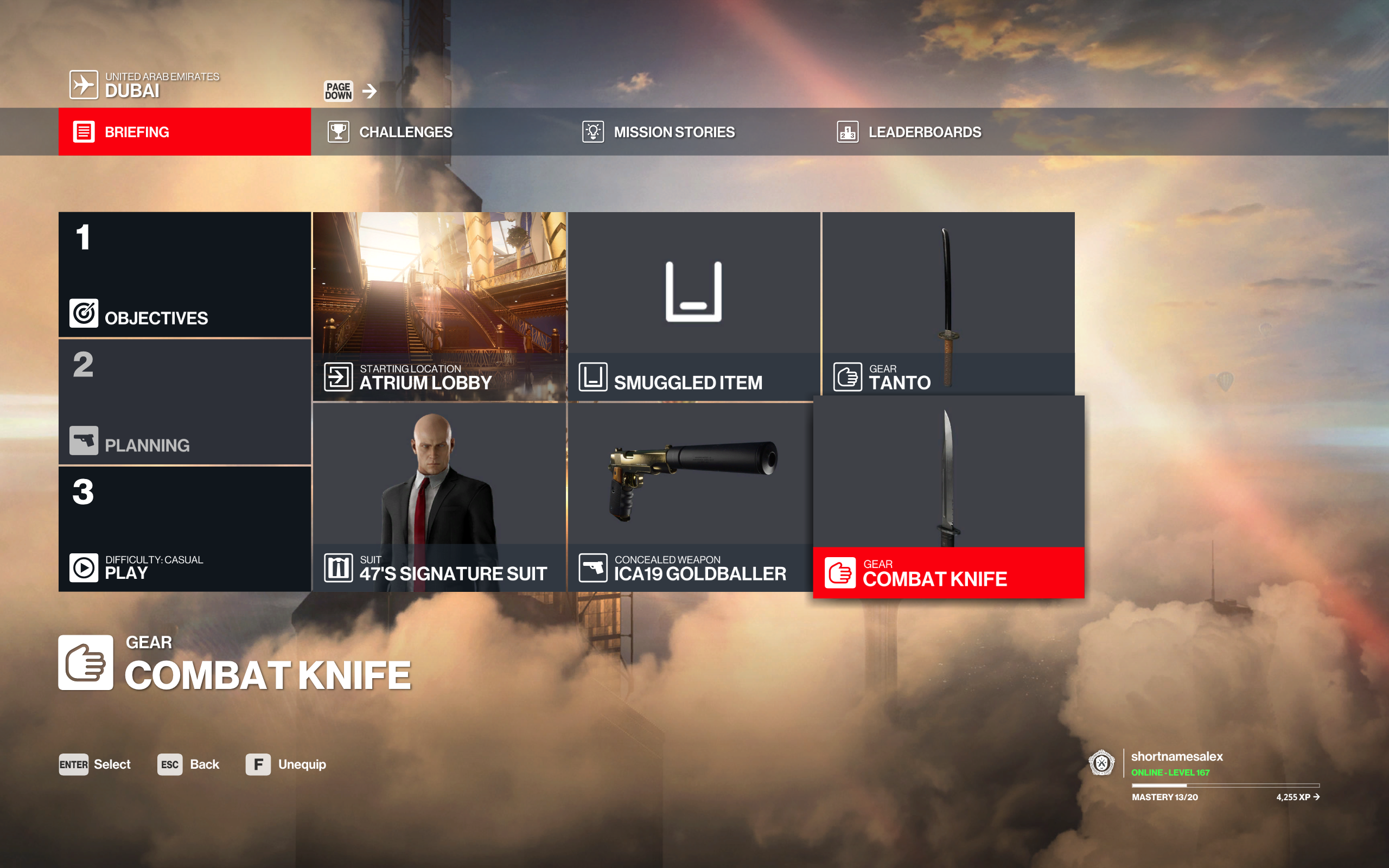Click the trophy icon on the Challenges tab
Image resolution: width=1389 pixels, height=868 pixels.
click(339, 131)
